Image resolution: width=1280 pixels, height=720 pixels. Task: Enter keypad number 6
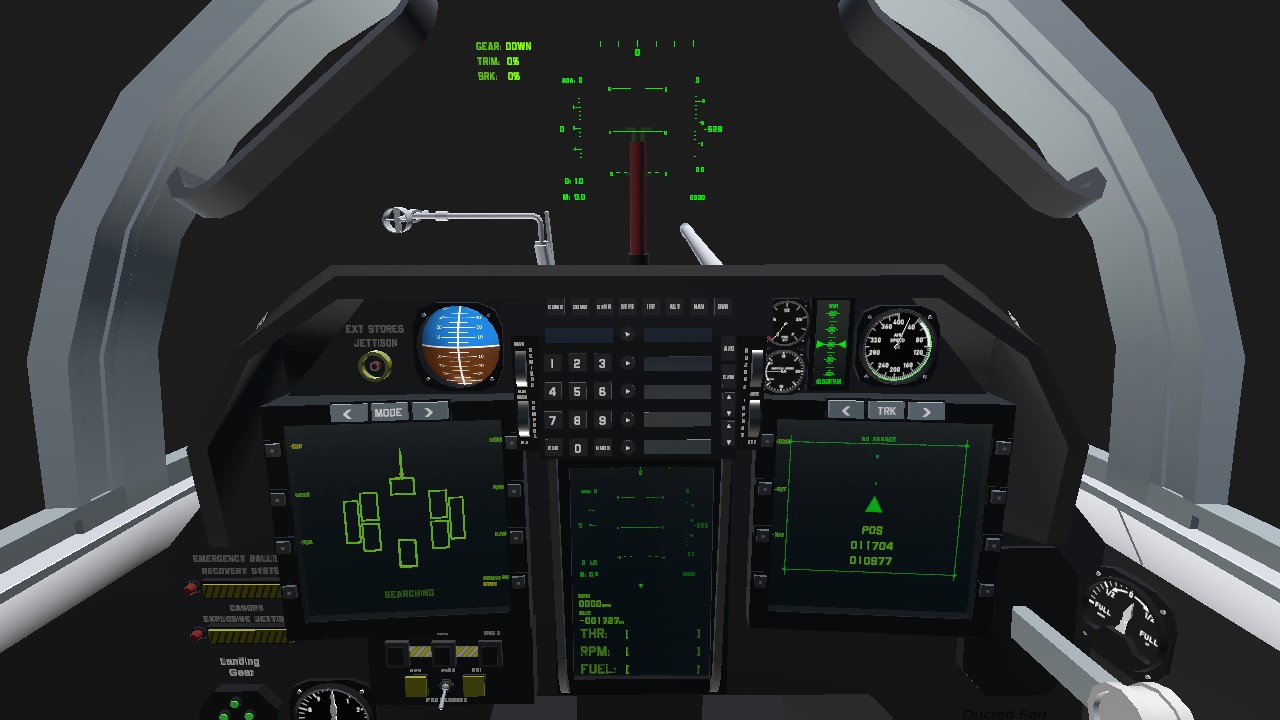click(x=602, y=392)
